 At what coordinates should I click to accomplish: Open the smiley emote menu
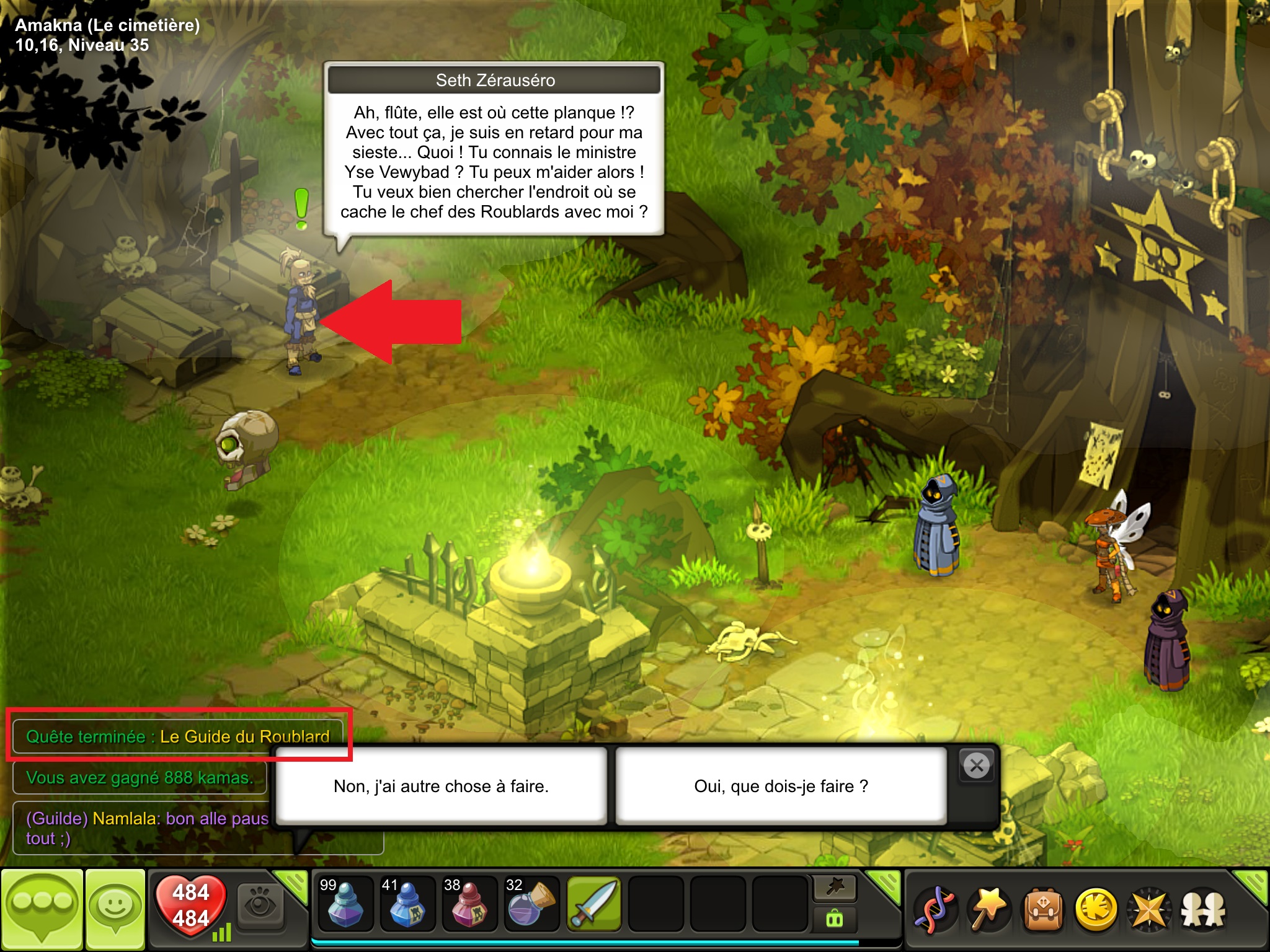(x=115, y=909)
